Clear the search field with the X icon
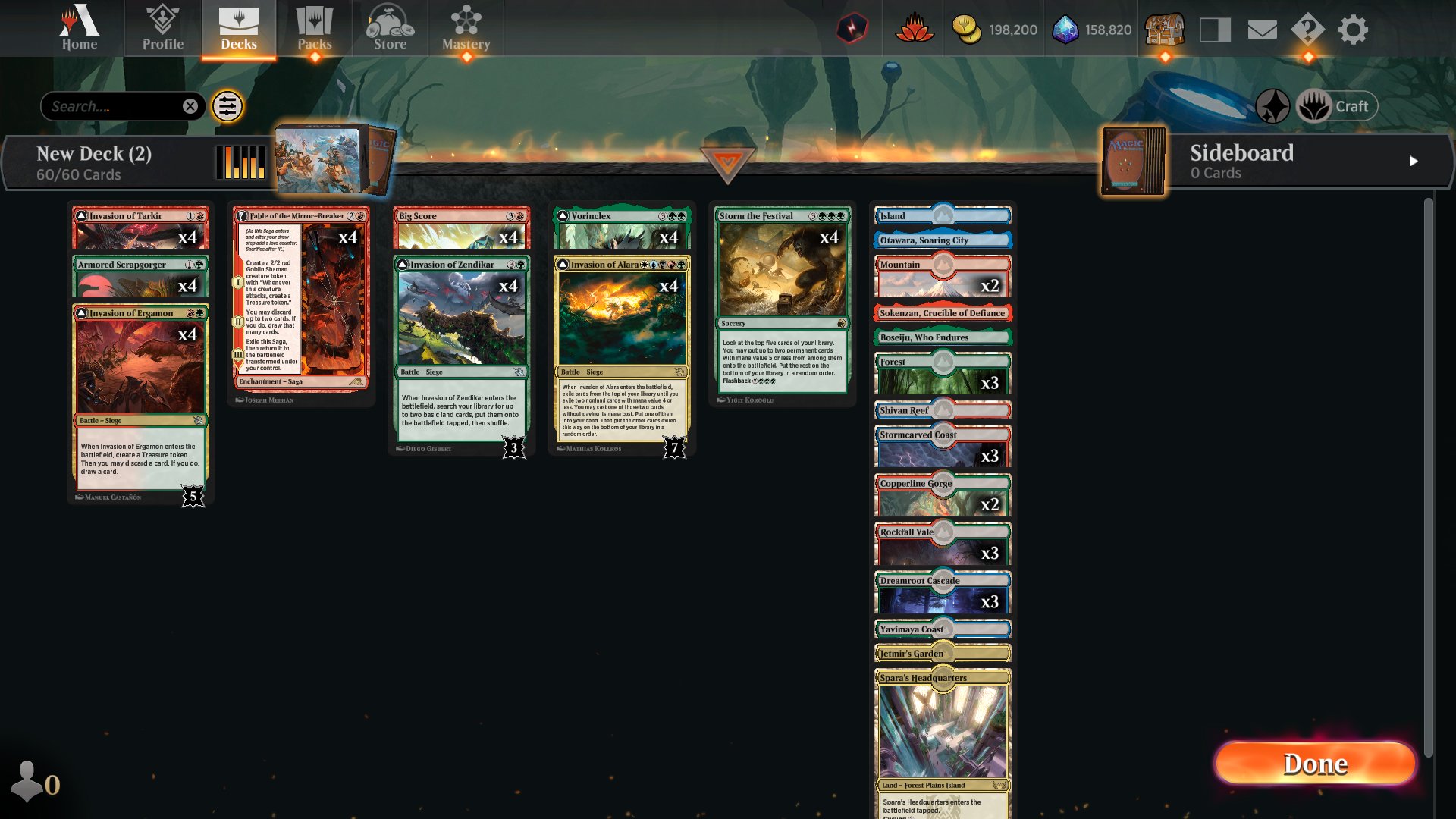This screenshot has height=819, width=1456. [190, 106]
